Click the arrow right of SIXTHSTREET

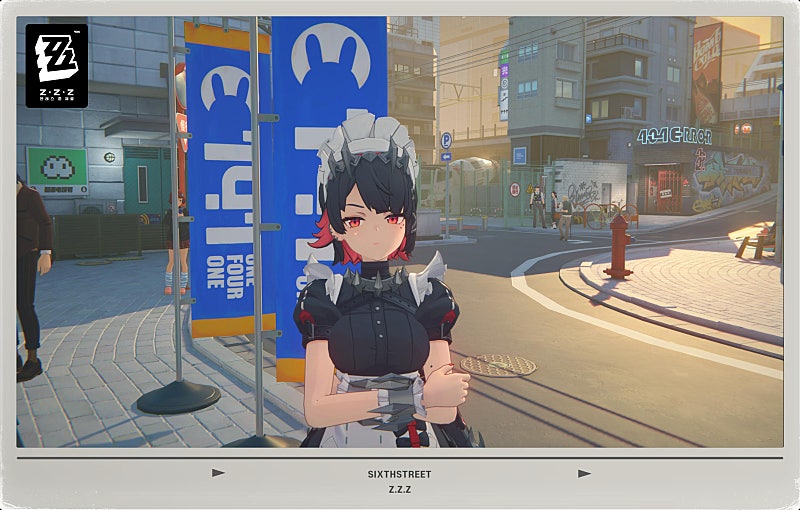pyautogui.click(x=584, y=473)
